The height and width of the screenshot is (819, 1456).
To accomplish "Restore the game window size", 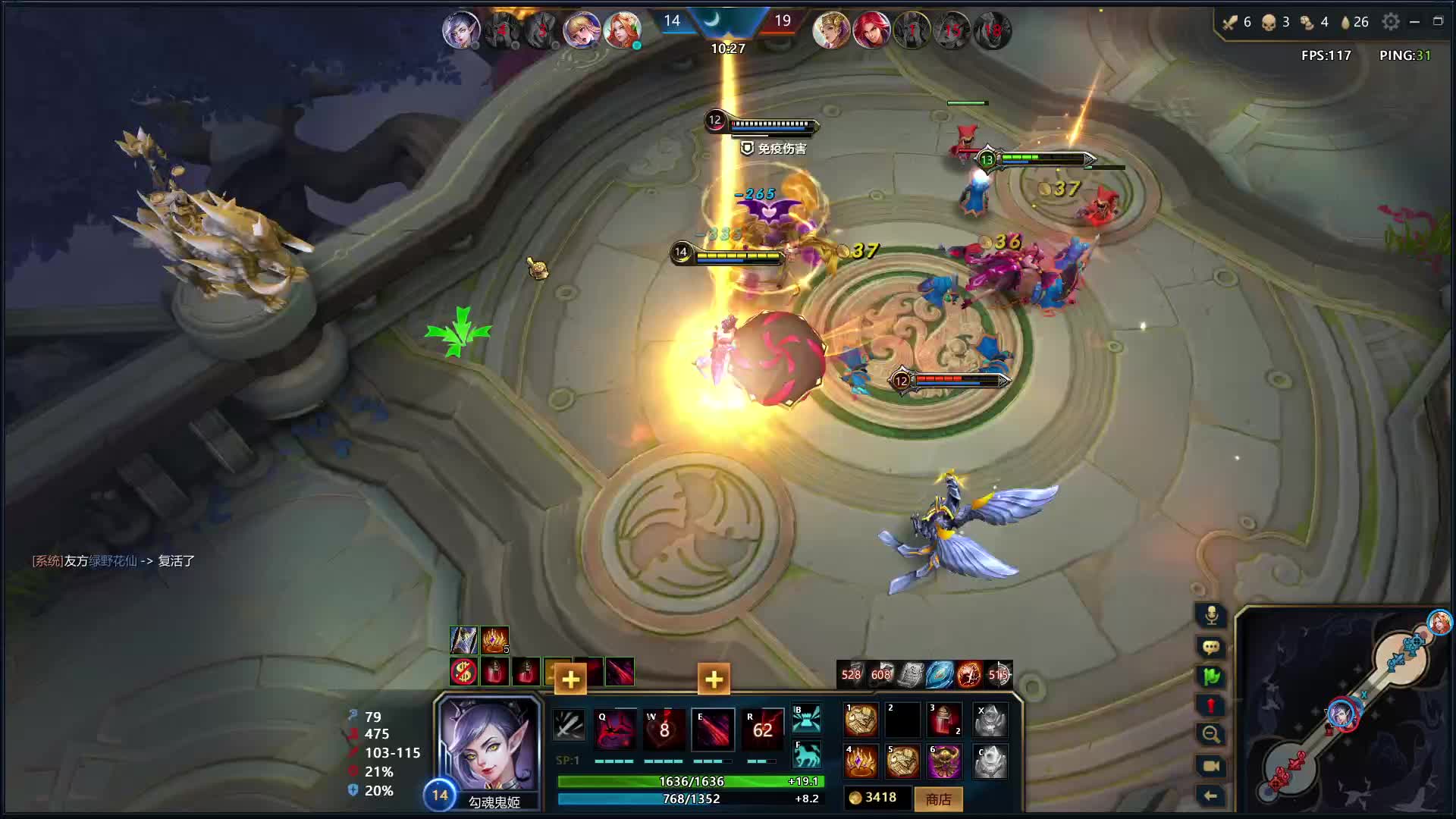I will click(1438, 21).
